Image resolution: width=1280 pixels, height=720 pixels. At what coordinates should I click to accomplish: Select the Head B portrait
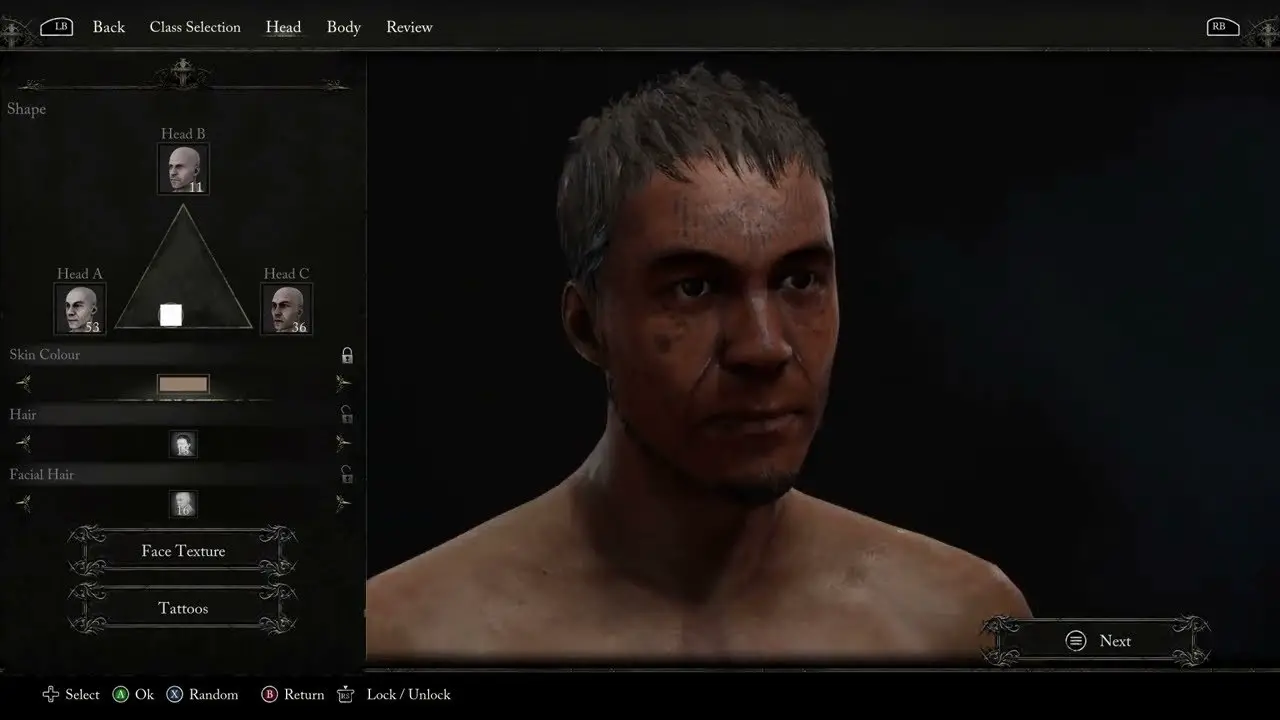click(183, 169)
